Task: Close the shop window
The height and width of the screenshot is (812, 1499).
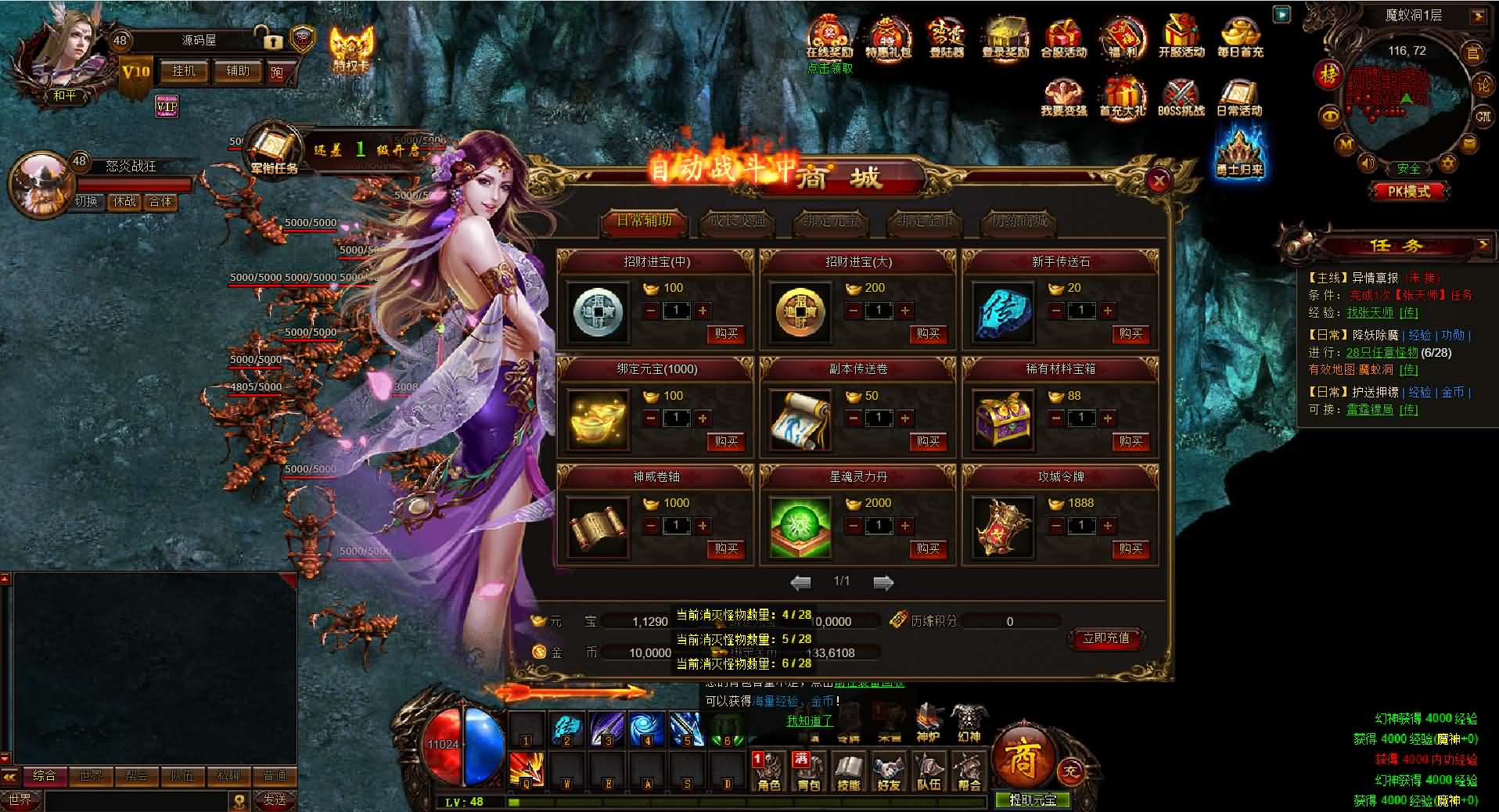Action: point(1159,181)
